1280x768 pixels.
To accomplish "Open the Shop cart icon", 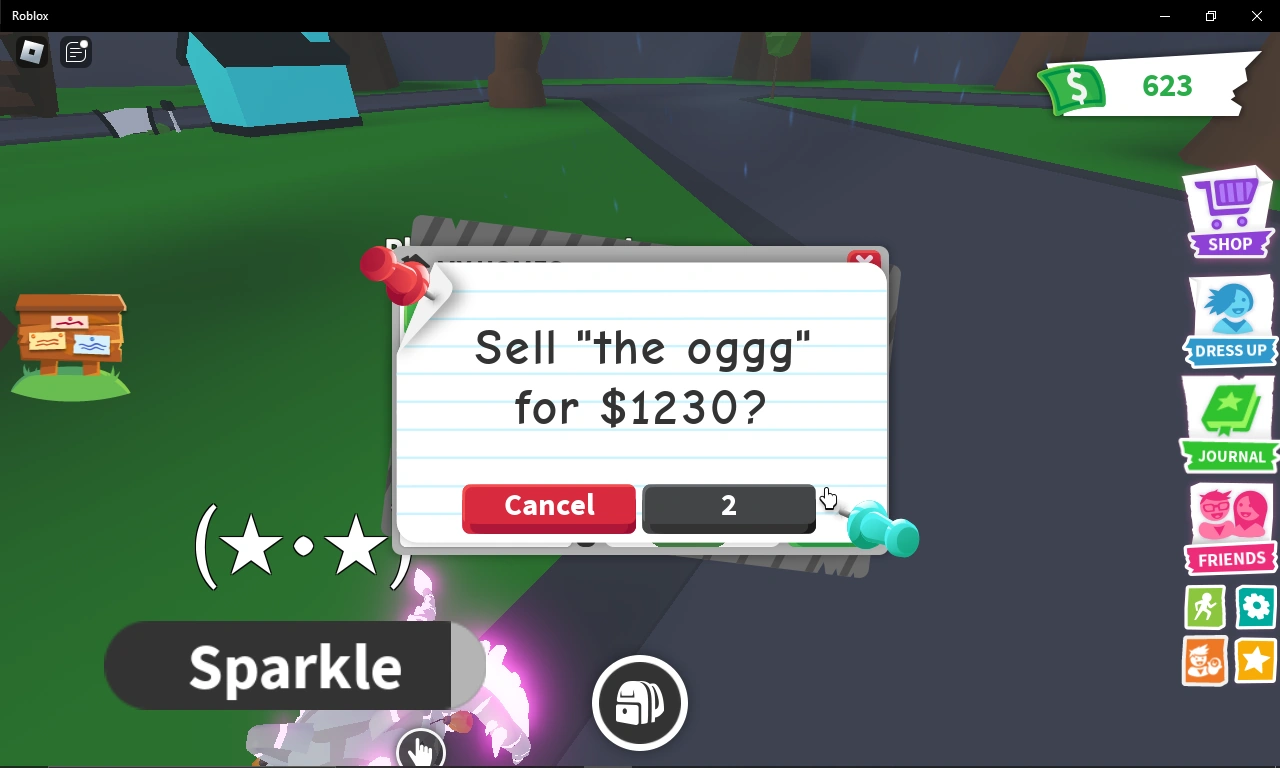I will (x=1228, y=200).
